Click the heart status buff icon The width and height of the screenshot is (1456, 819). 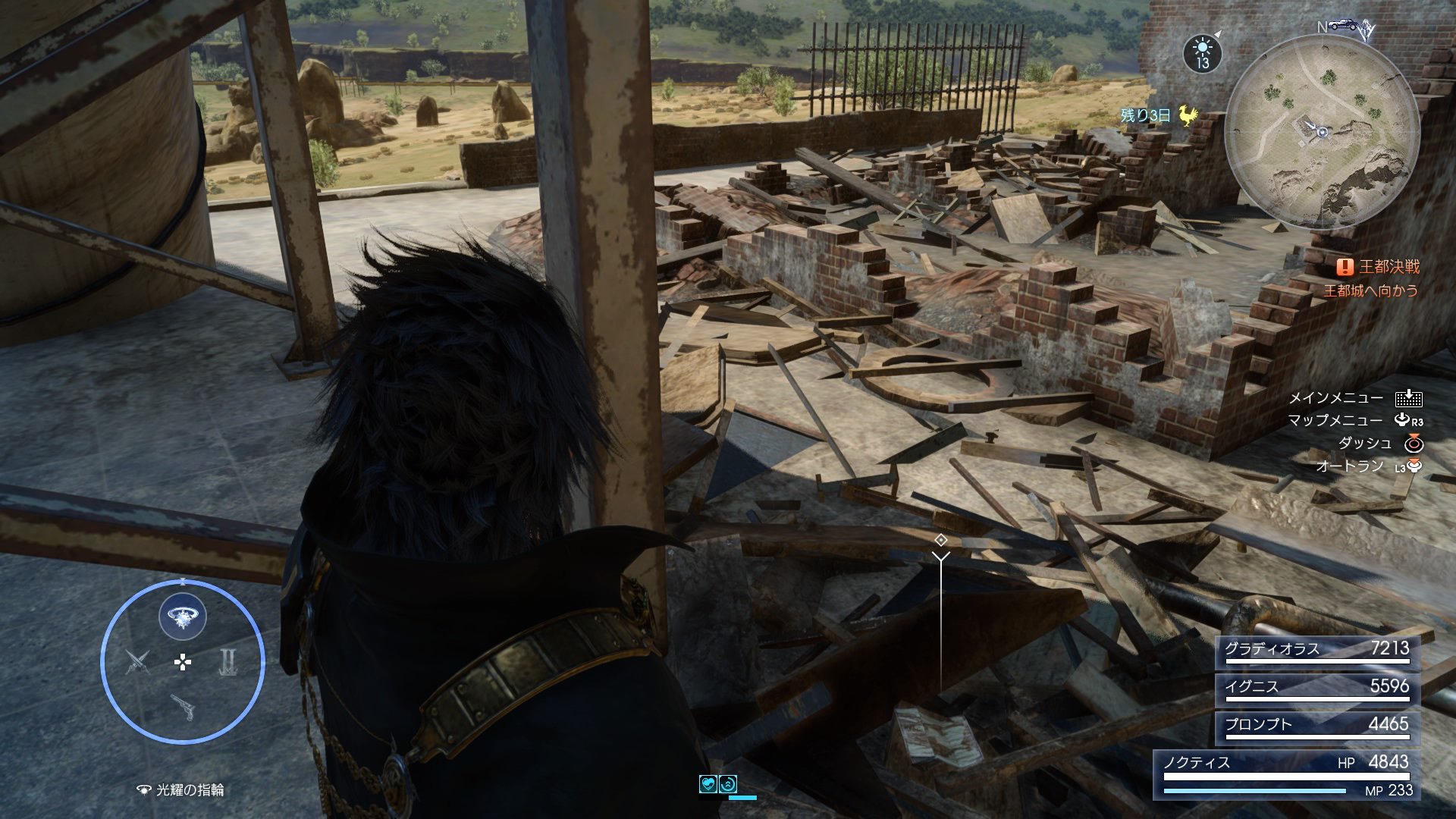point(708,784)
